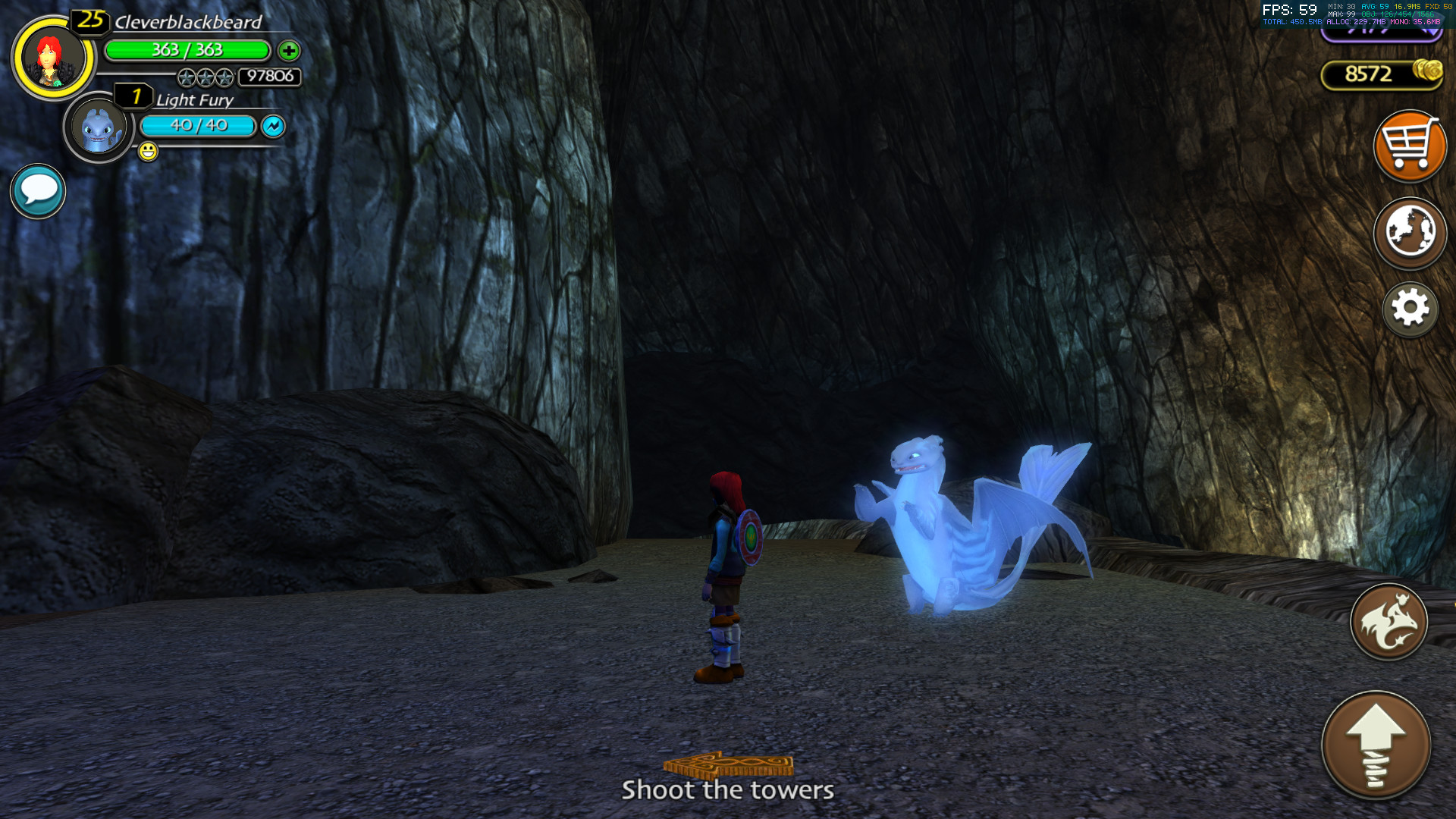Click the dragon-riding mount icon
The height and width of the screenshot is (819, 1456).
[1388, 622]
